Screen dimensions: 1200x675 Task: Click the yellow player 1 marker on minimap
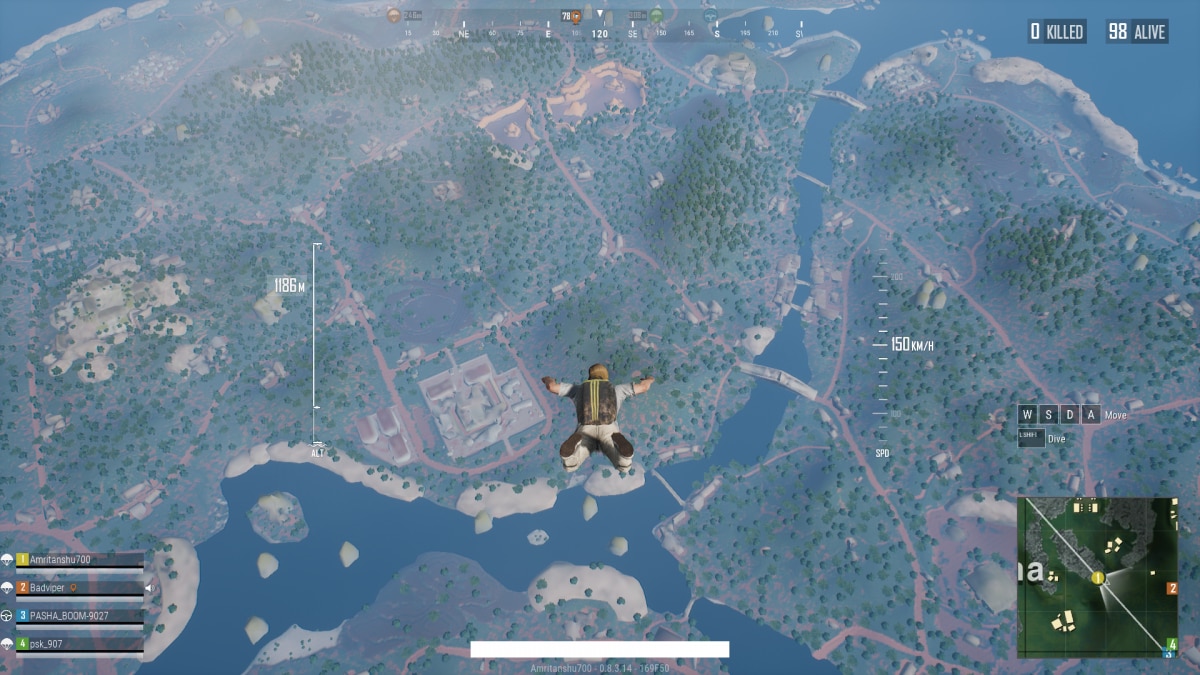[x=1098, y=578]
